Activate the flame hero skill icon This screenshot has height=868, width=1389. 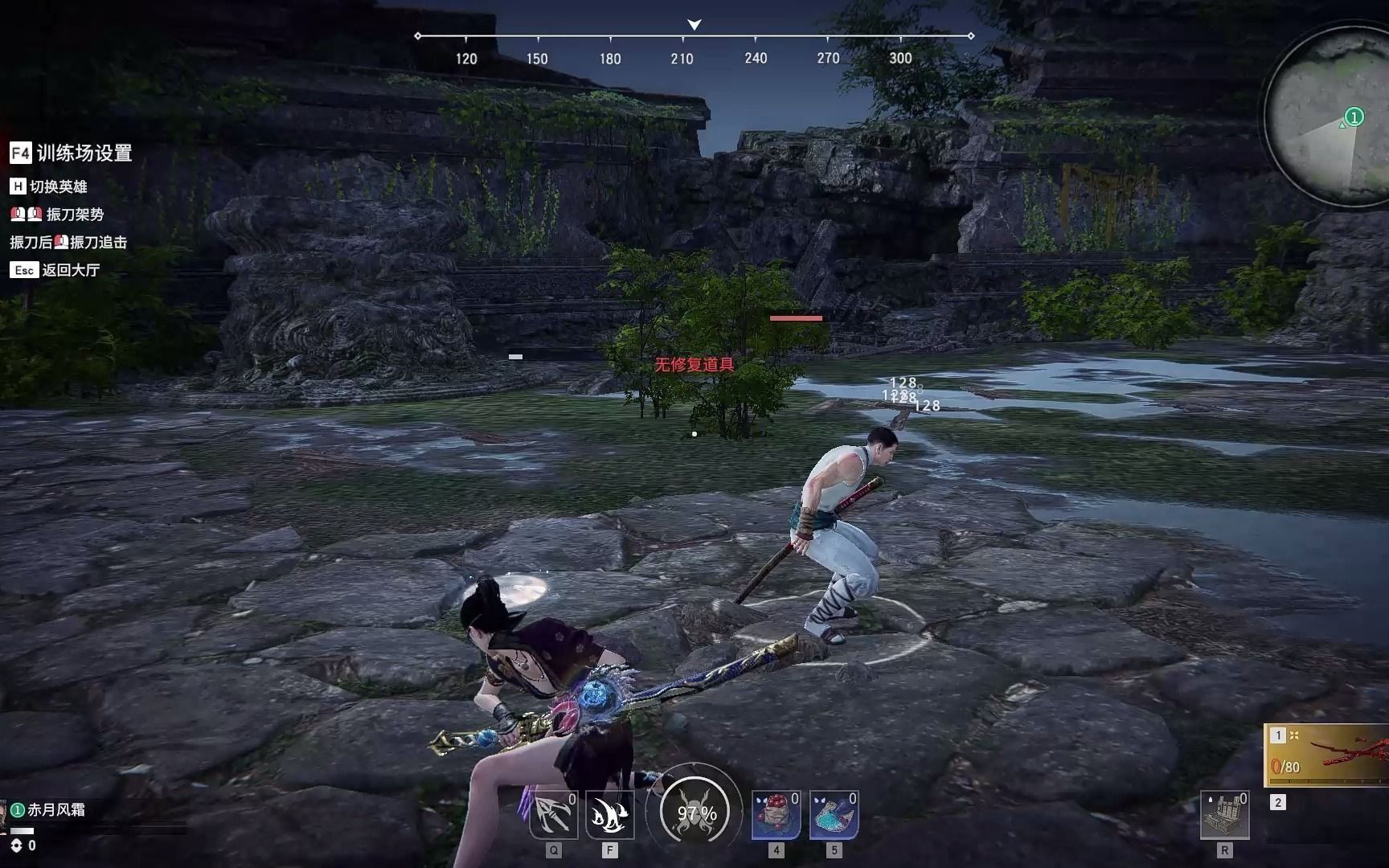click(x=609, y=816)
